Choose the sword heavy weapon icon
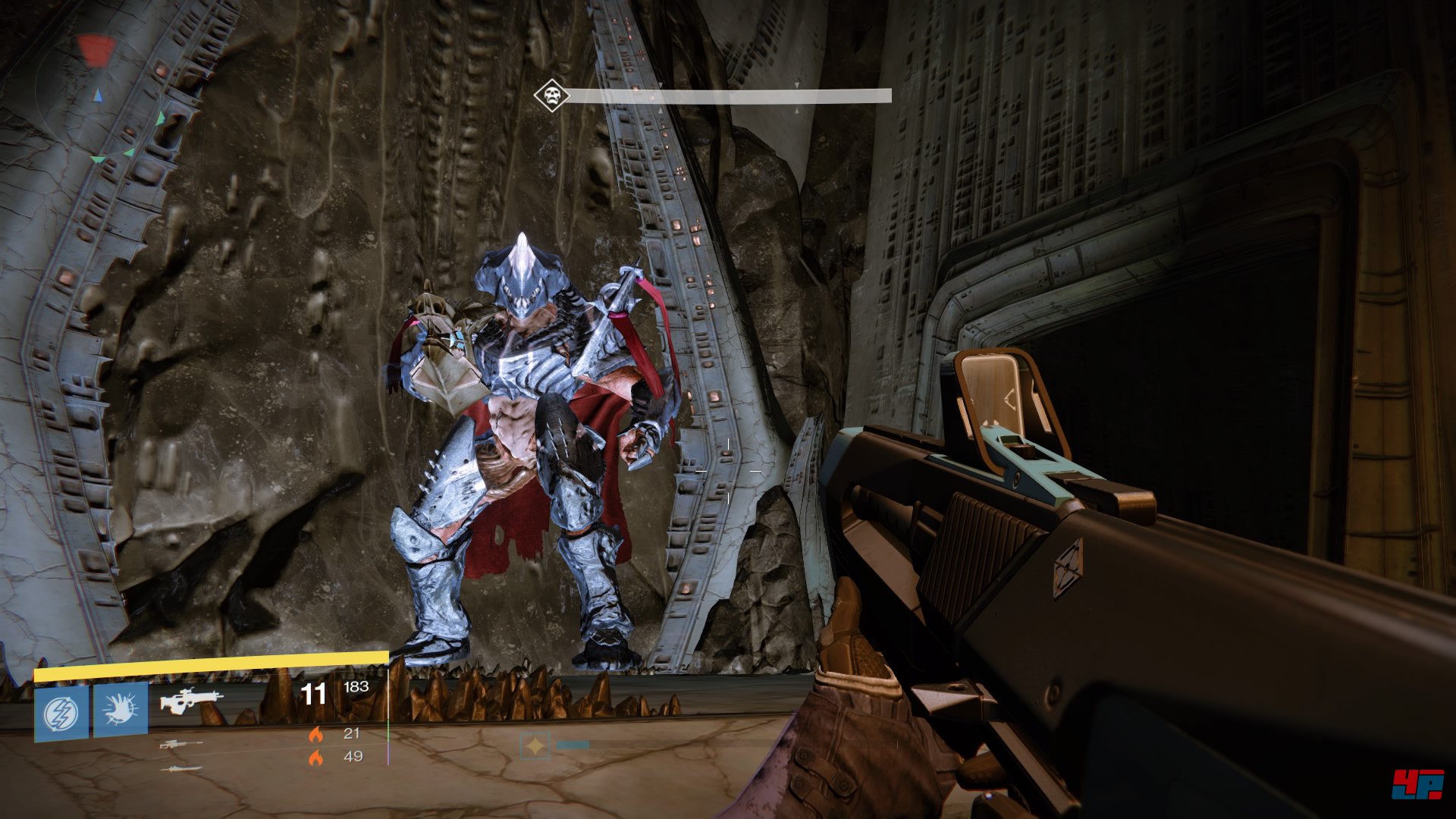Screen dimensions: 1456x819 tap(181, 769)
